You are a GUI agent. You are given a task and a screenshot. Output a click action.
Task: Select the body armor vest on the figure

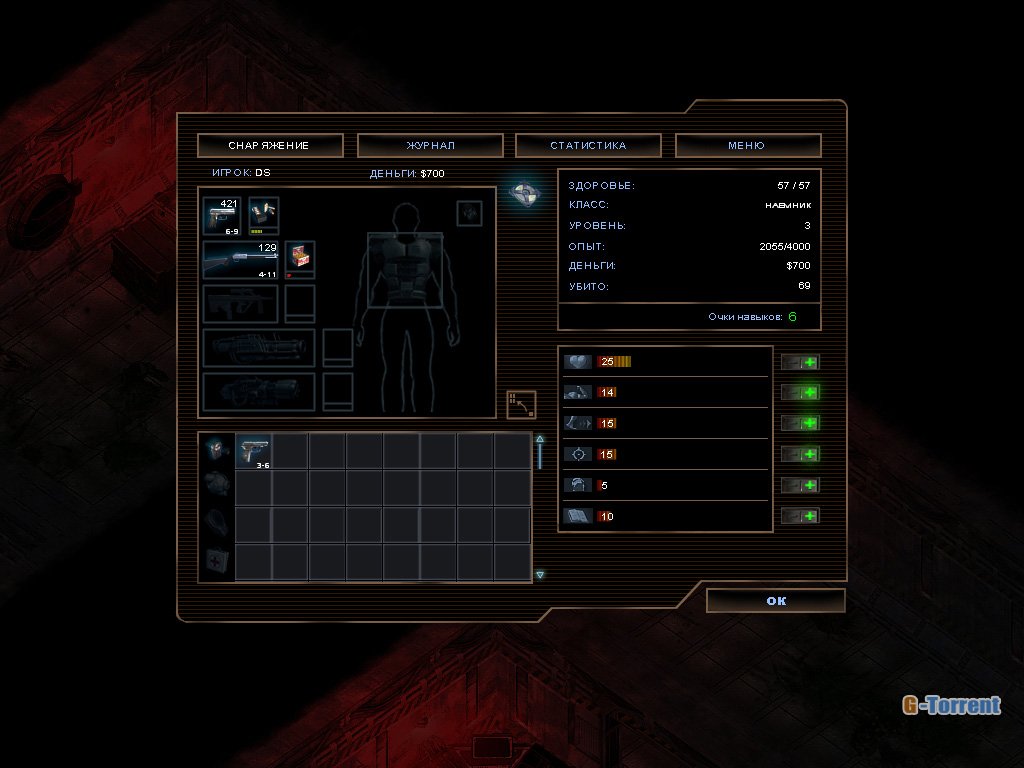point(405,269)
